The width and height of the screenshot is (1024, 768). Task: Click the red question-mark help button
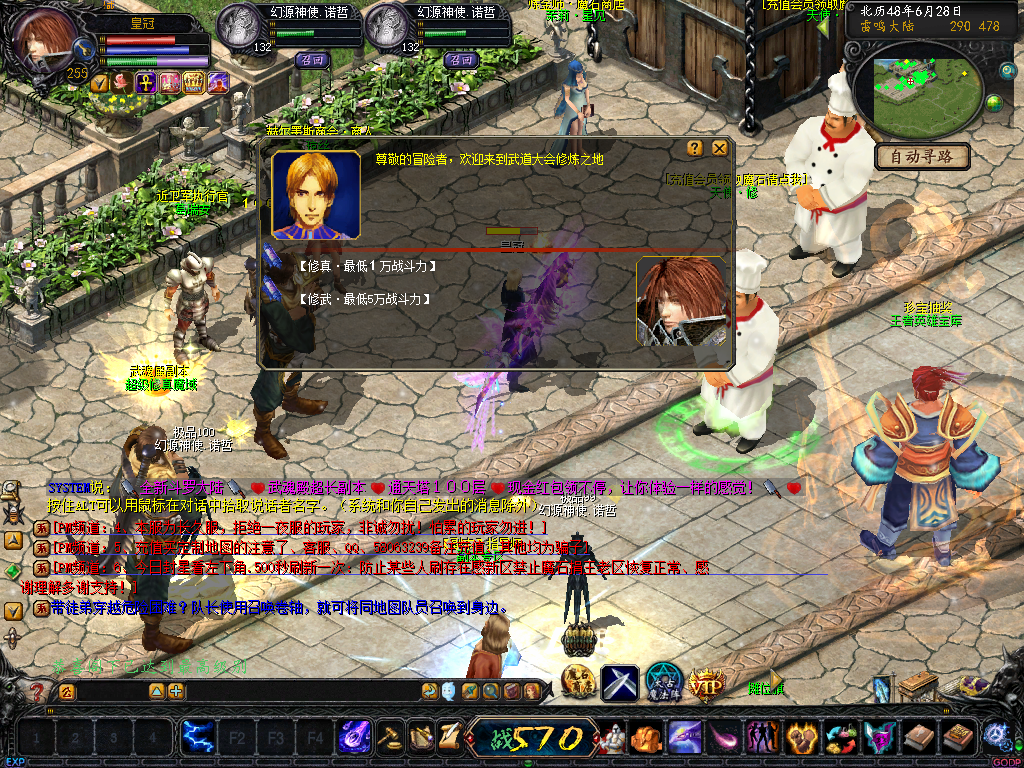[38, 691]
